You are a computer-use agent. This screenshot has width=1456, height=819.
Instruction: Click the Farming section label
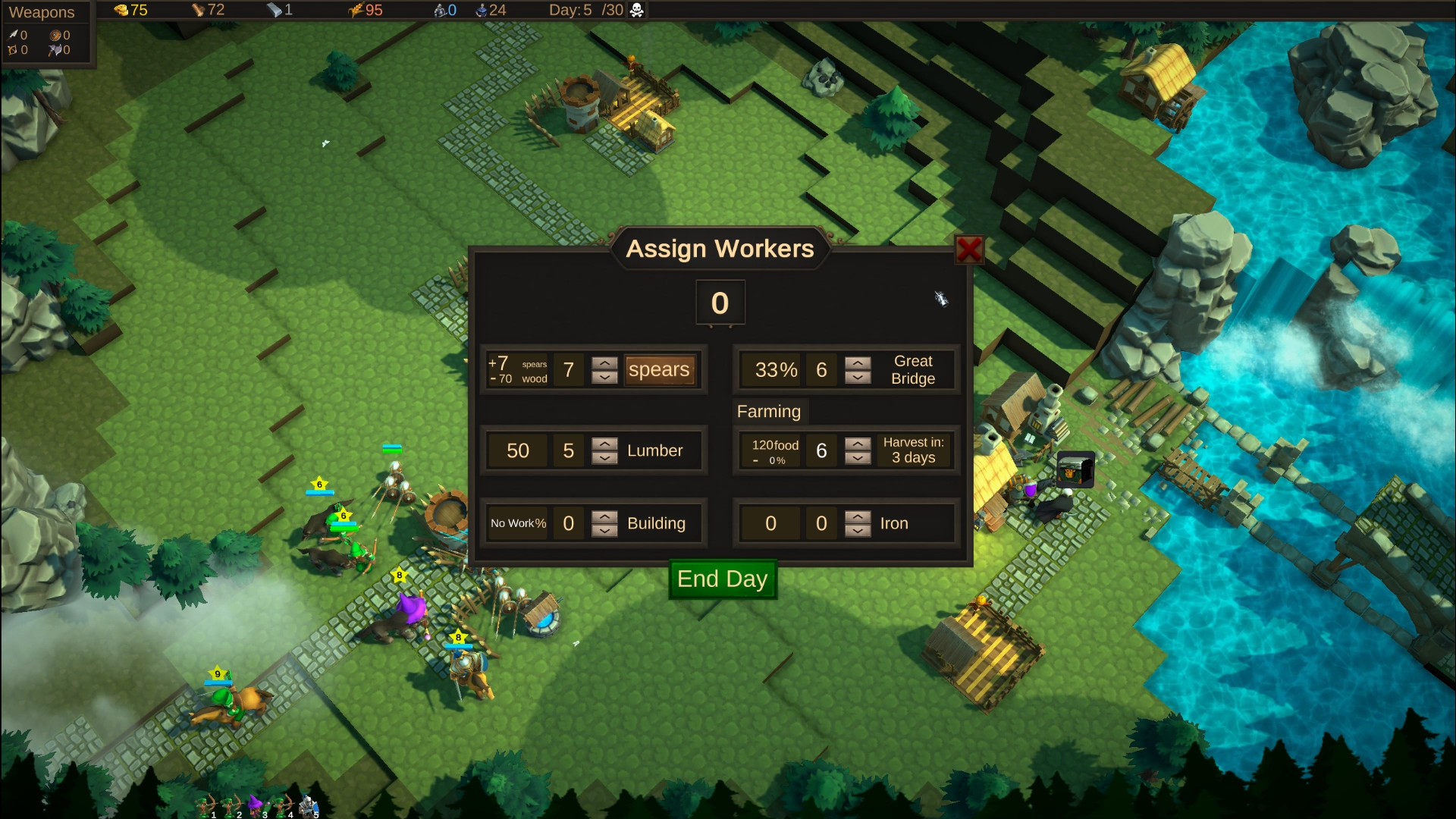tap(769, 412)
